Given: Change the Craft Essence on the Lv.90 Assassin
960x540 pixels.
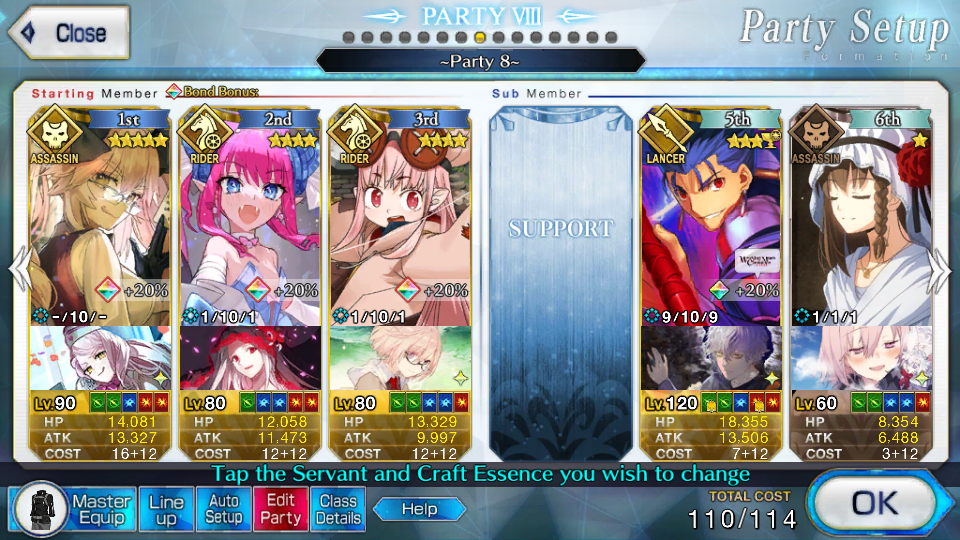Looking at the screenshot, I should pyautogui.click(x=99, y=357).
